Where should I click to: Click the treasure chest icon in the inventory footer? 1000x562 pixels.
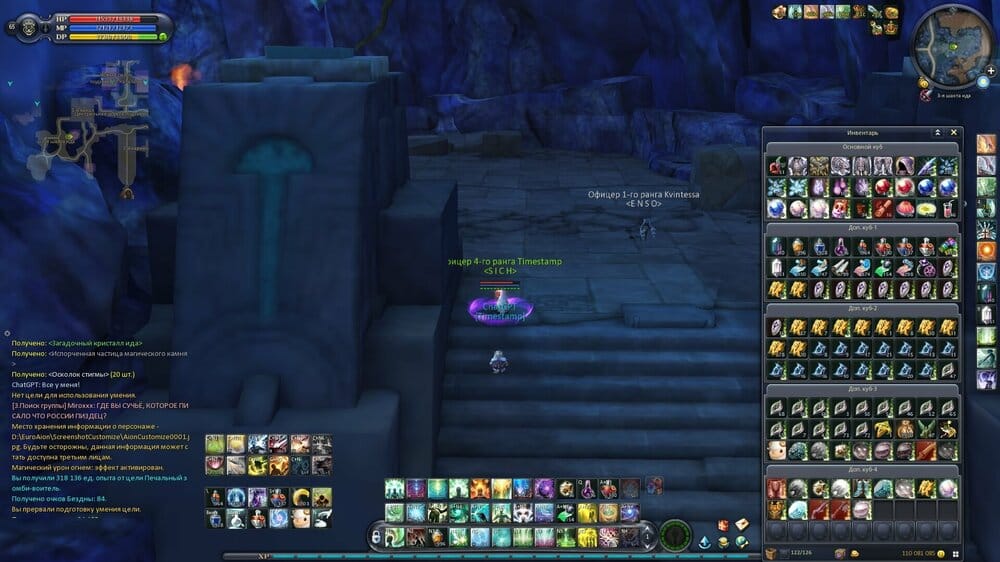[x=772, y=552]
